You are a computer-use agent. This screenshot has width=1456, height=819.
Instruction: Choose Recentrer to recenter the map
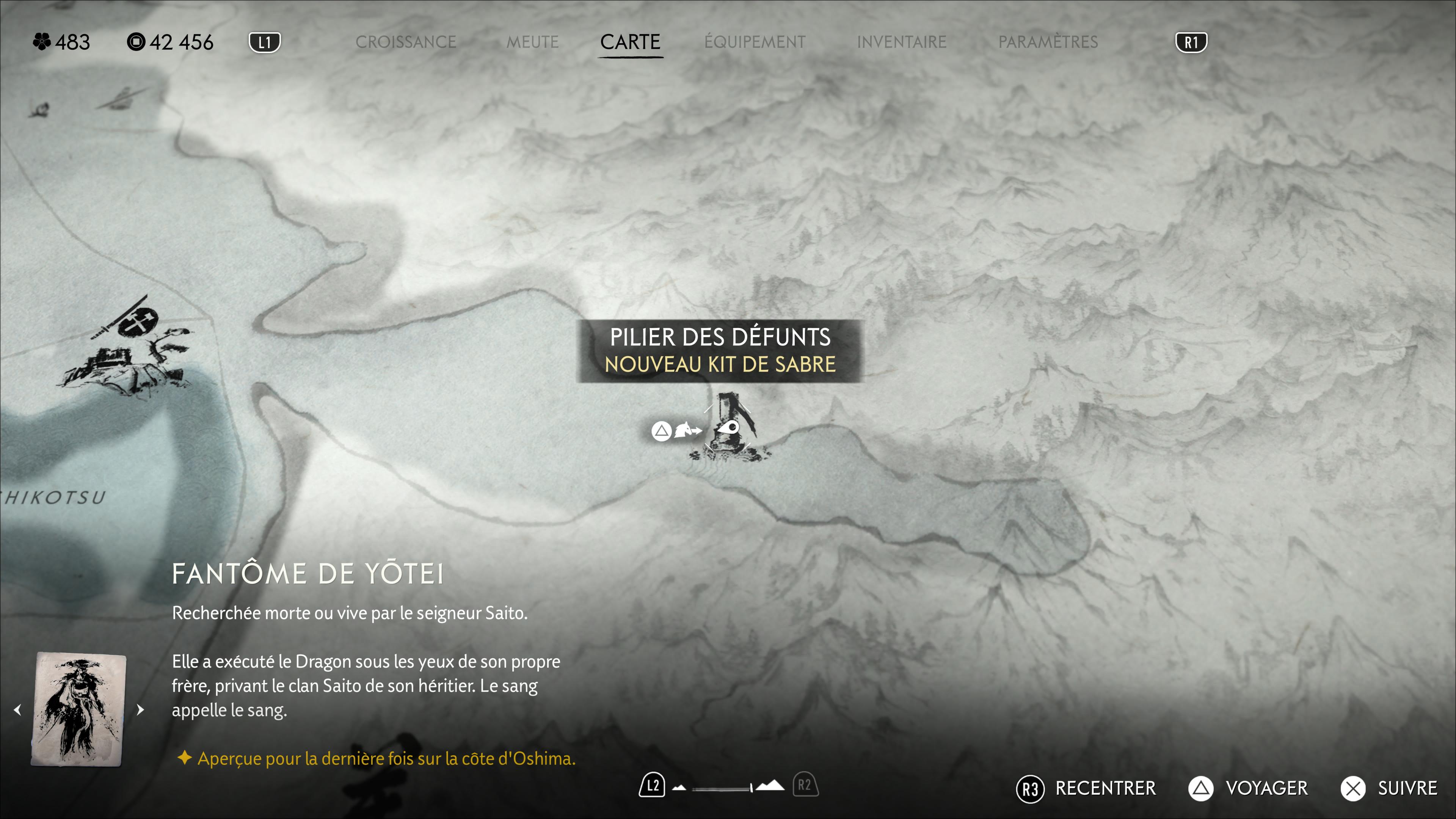(x=1086, y=788)
